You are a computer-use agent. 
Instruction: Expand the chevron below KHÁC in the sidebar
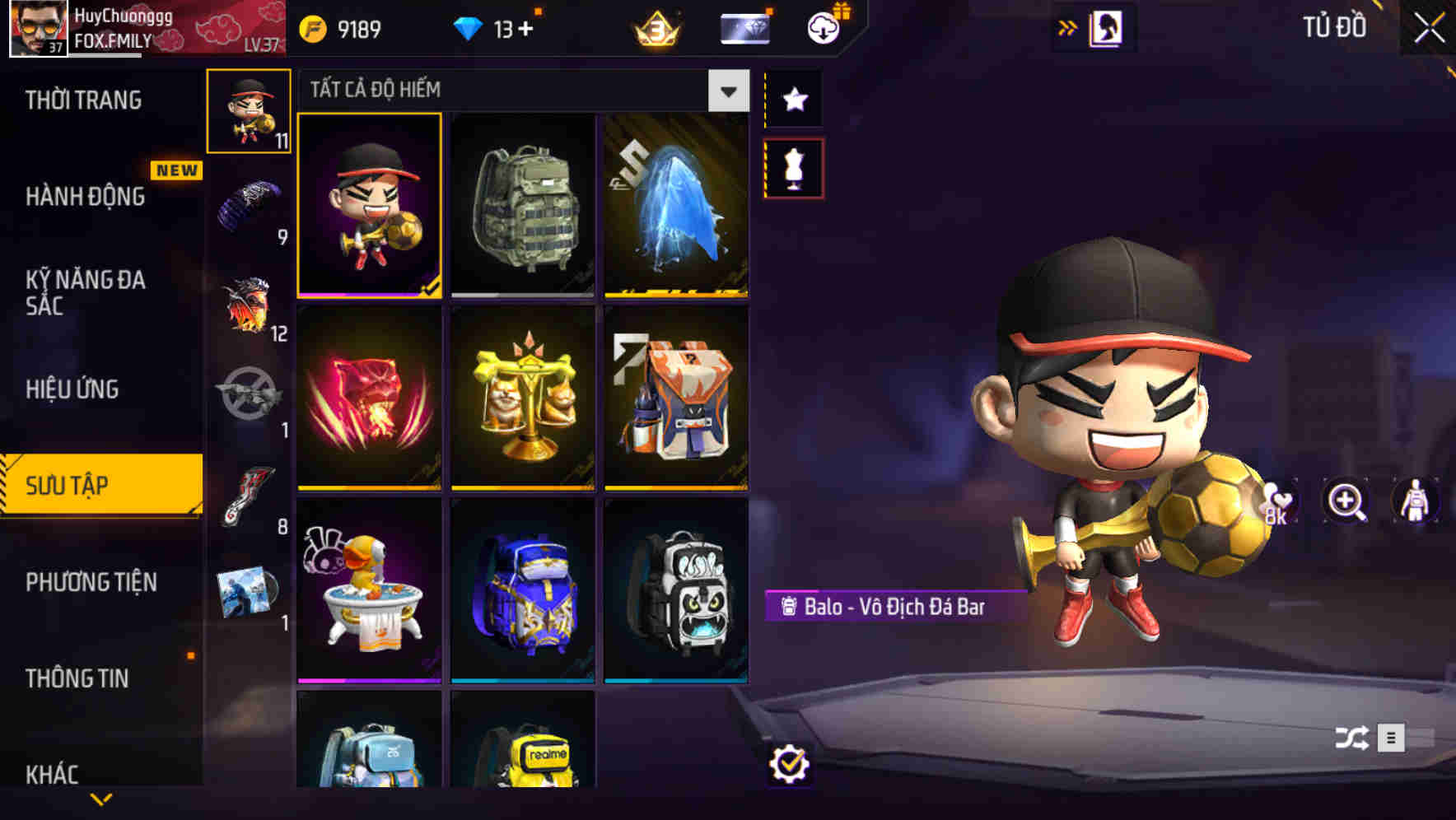click(101, 797)
